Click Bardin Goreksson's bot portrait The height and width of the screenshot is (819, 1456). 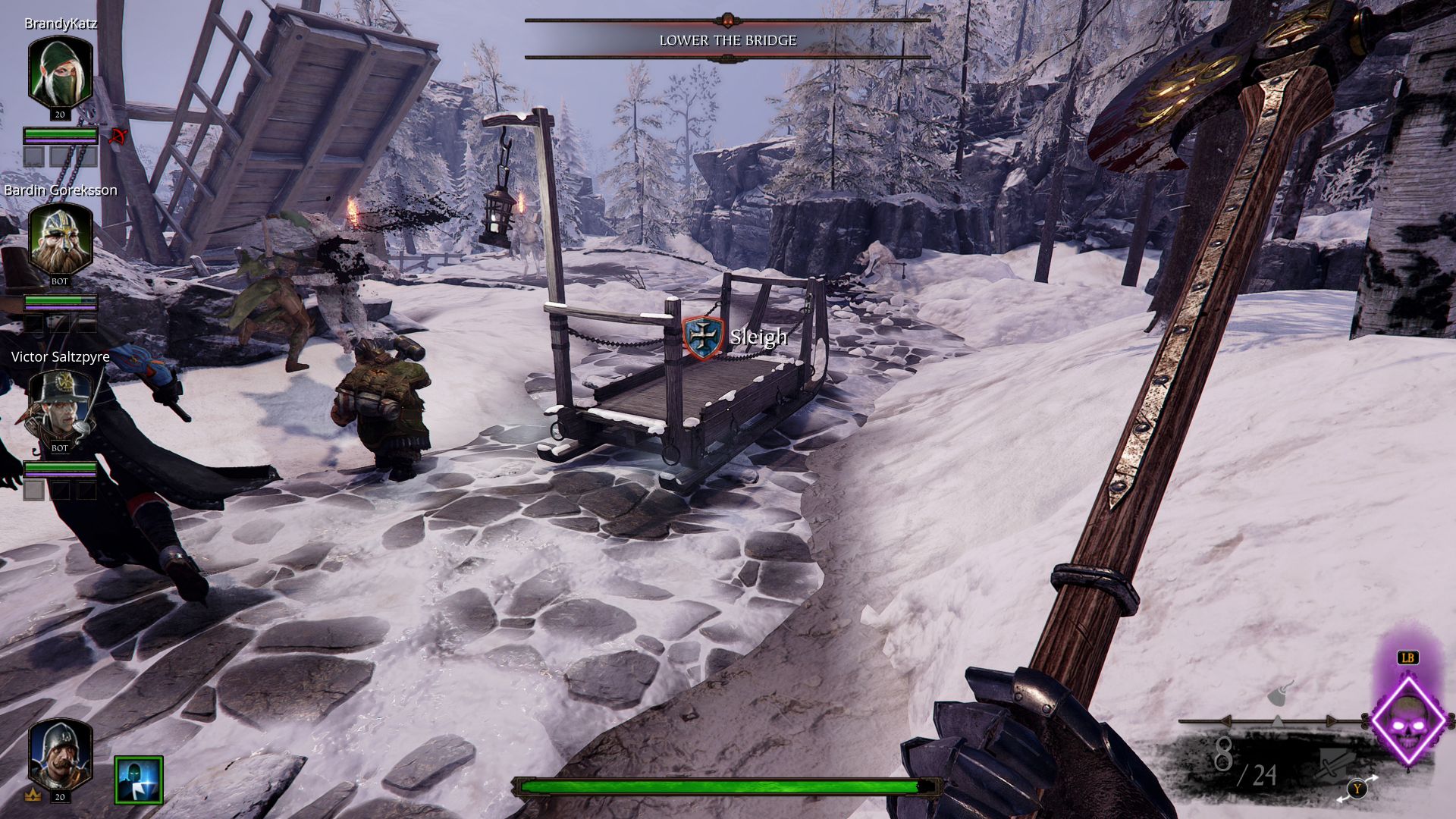(60, 239)
